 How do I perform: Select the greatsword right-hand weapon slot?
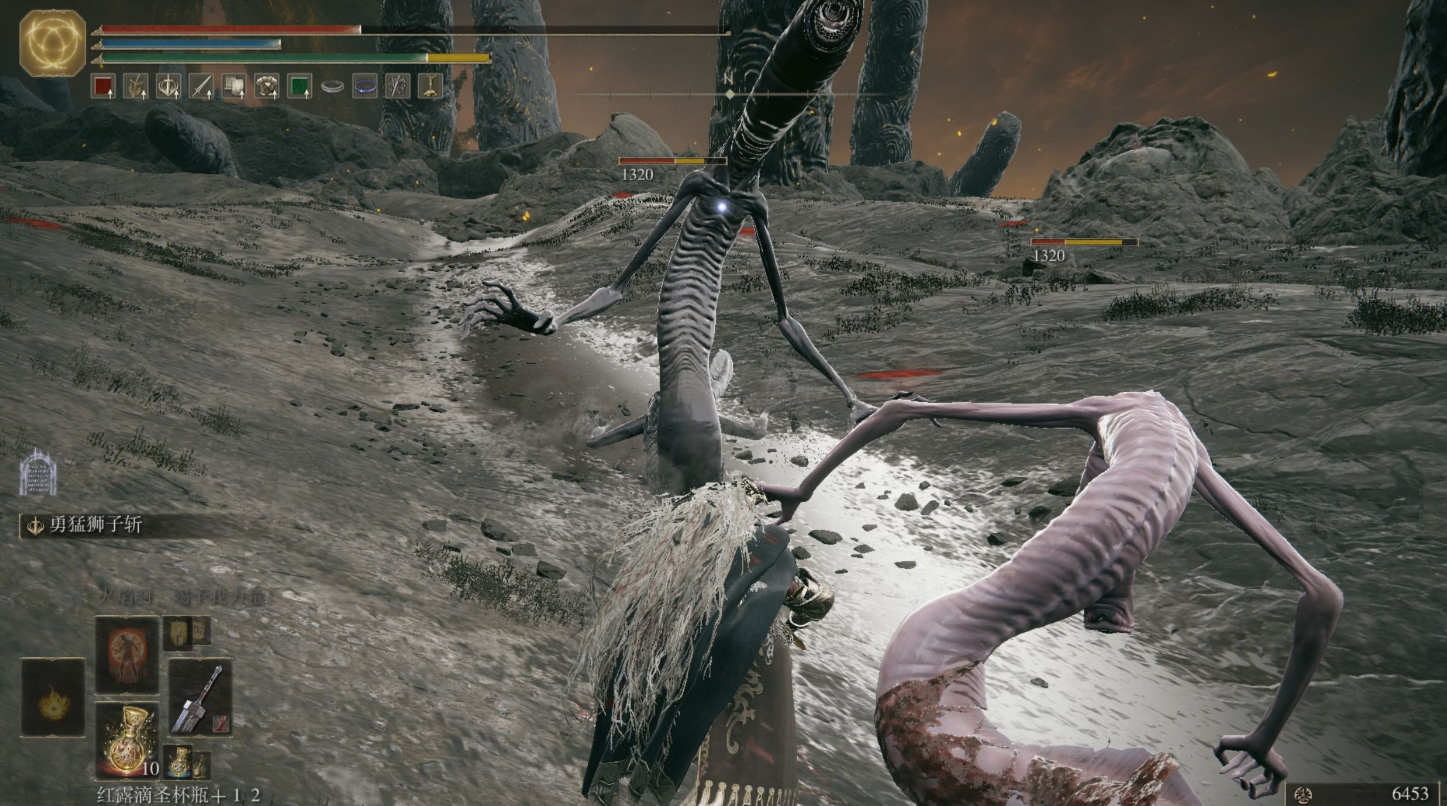[x=200, y=697]
